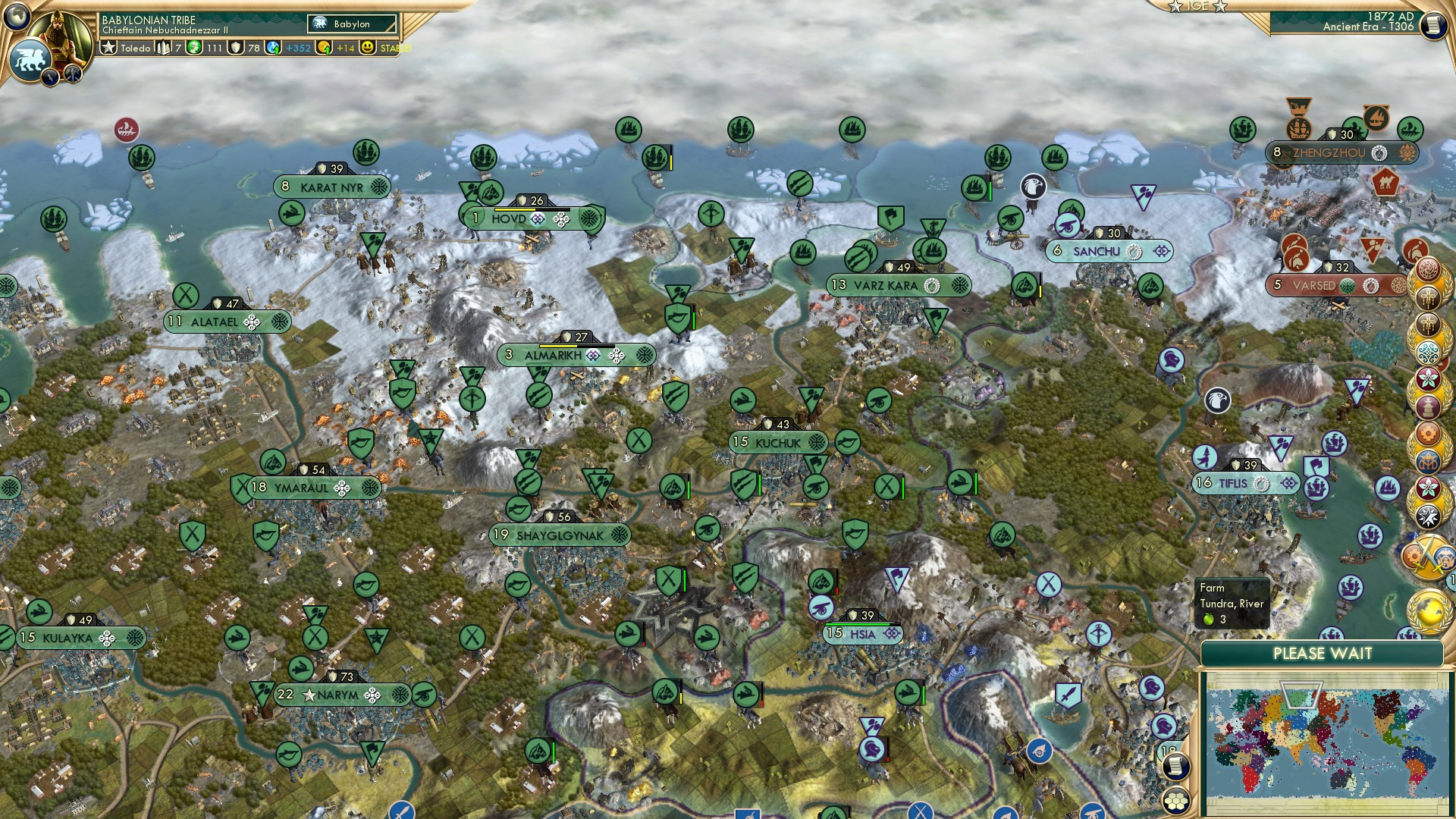The width and height of the screenshot is (1456, 819).
Task: Click the Please Wait turn button
Action: pos(1322,654)
